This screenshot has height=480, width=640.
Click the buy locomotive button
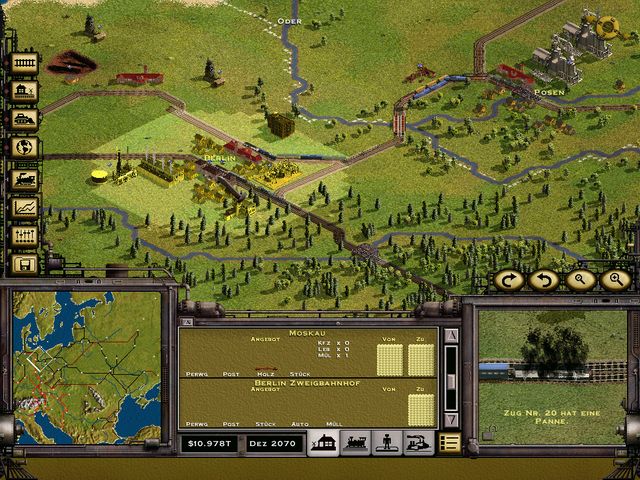[x=24, y=179]
